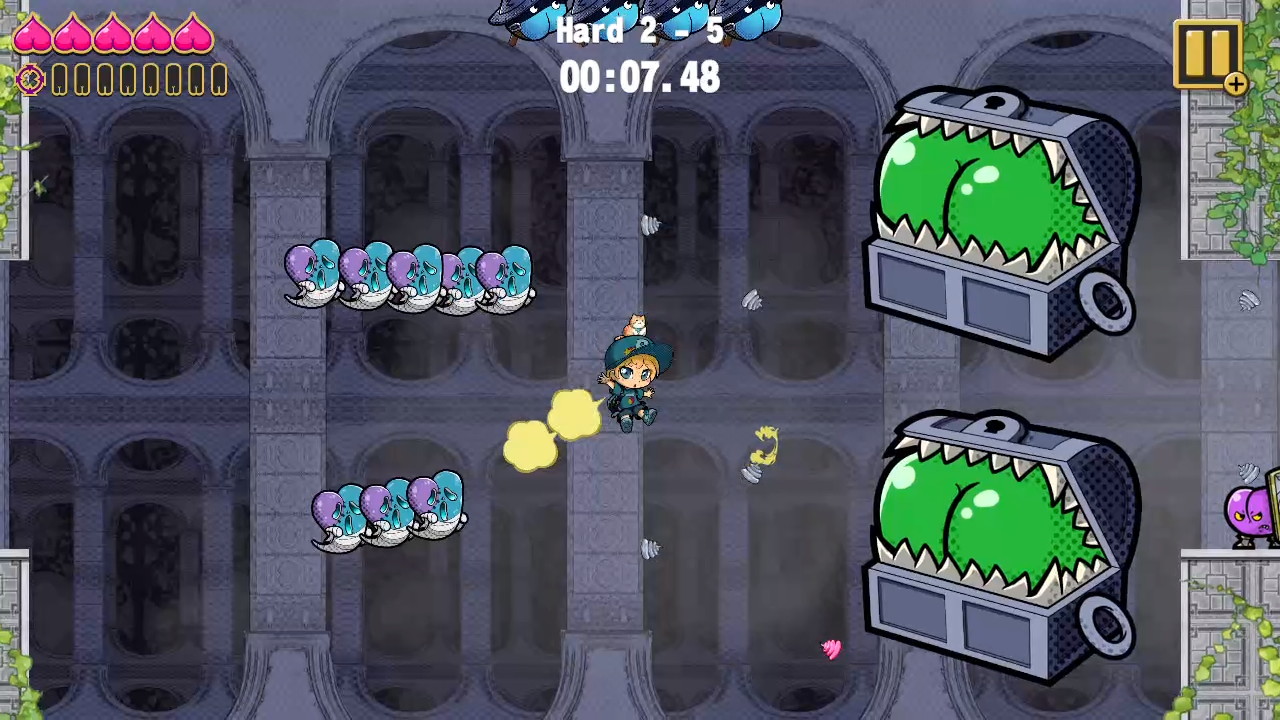The height and width of the screenshot is (720, 1280).
Task: Click the first empty energy slot
Action: (x=58, y=80)
